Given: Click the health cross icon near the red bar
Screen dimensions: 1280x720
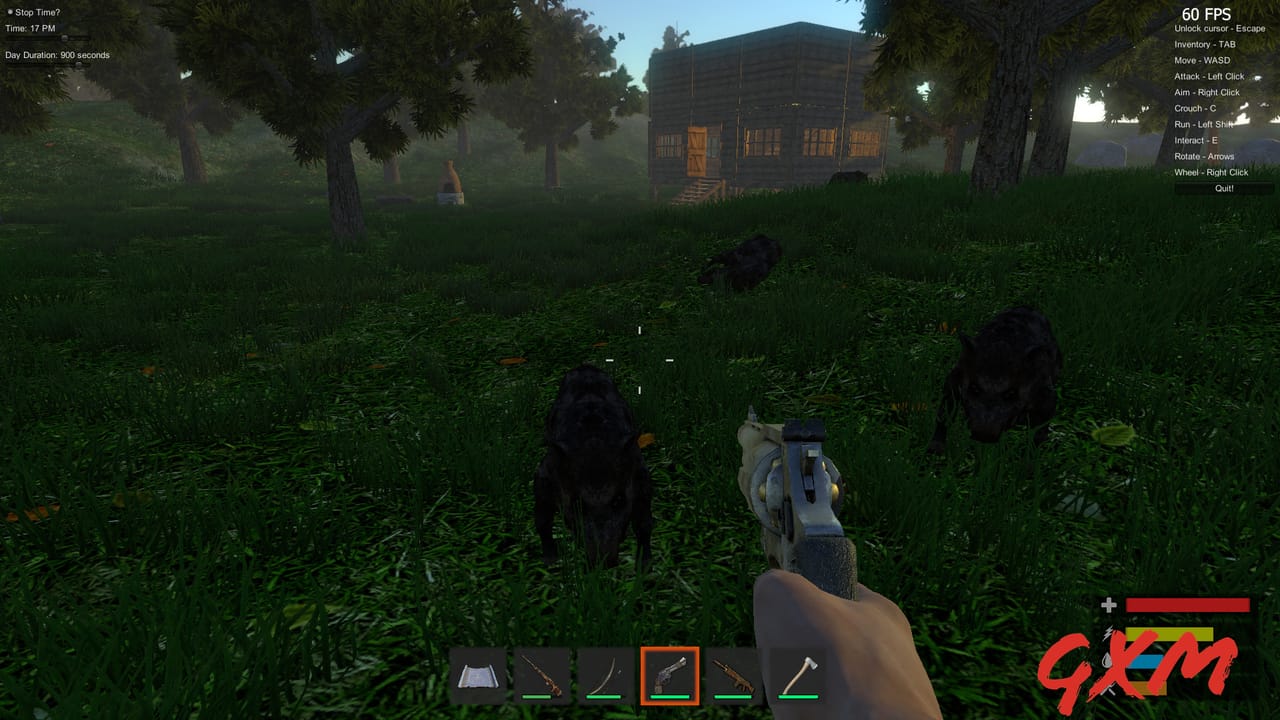Looking at the screenshot, I should (x=1109, y=604).
